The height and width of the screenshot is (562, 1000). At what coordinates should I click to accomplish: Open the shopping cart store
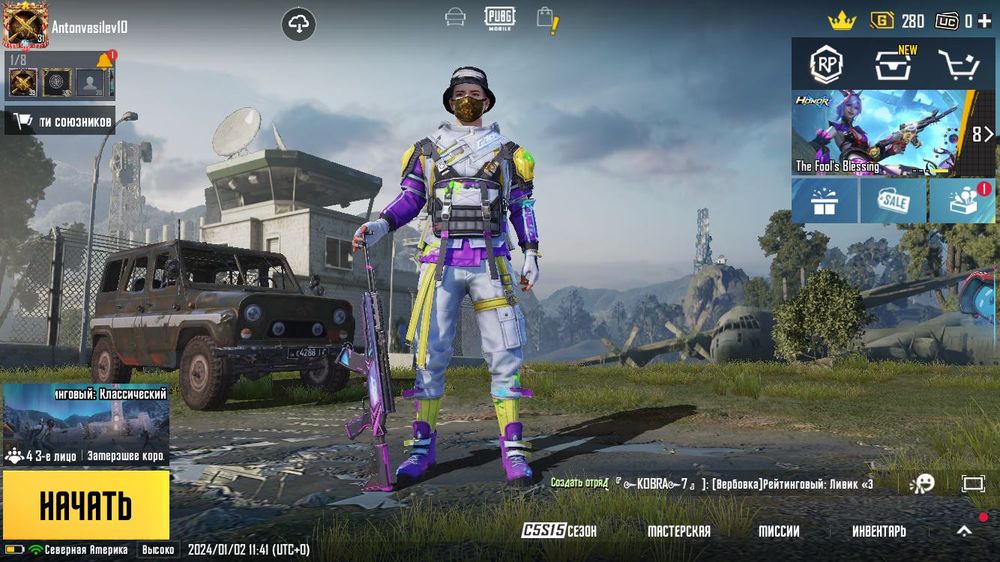point(958,65)
